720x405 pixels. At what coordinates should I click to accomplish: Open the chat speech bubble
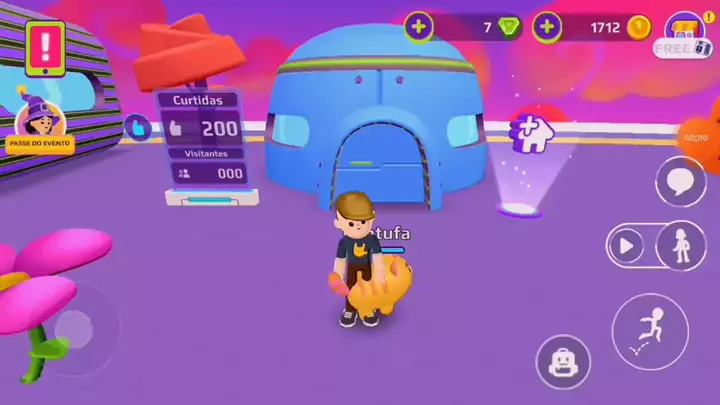click(681, 181)
